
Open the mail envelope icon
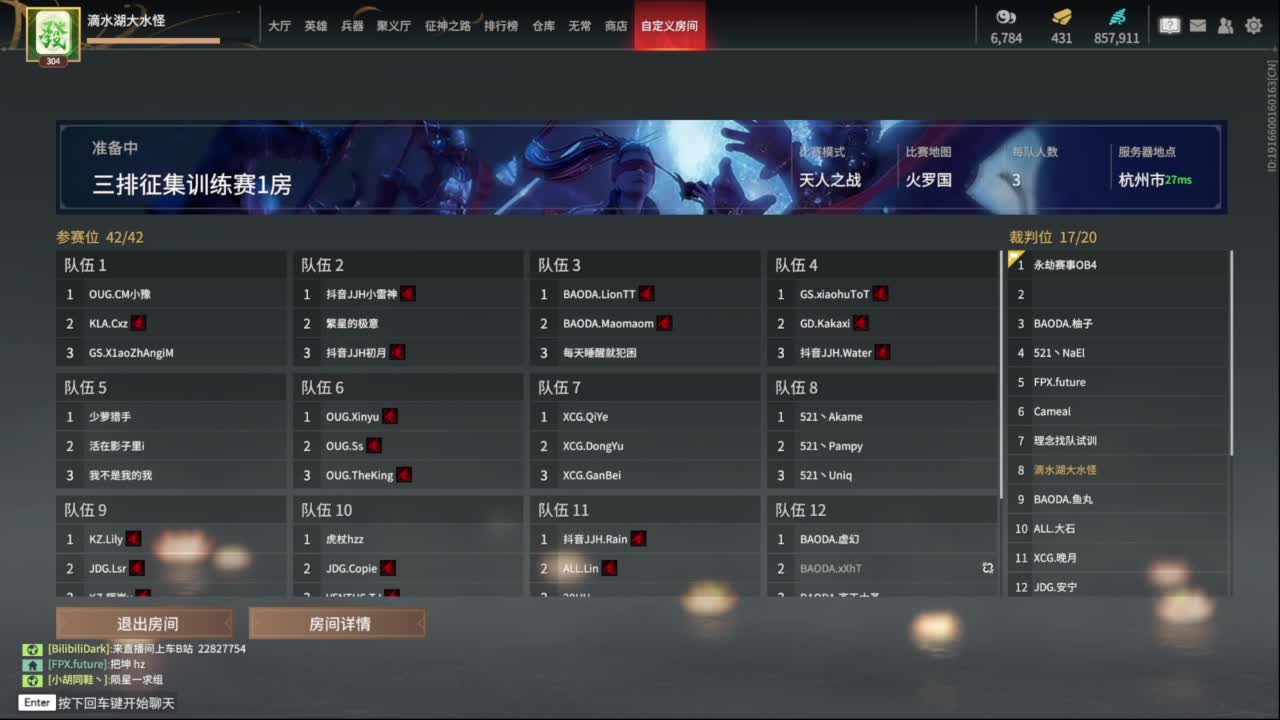tap(1197, 25)
